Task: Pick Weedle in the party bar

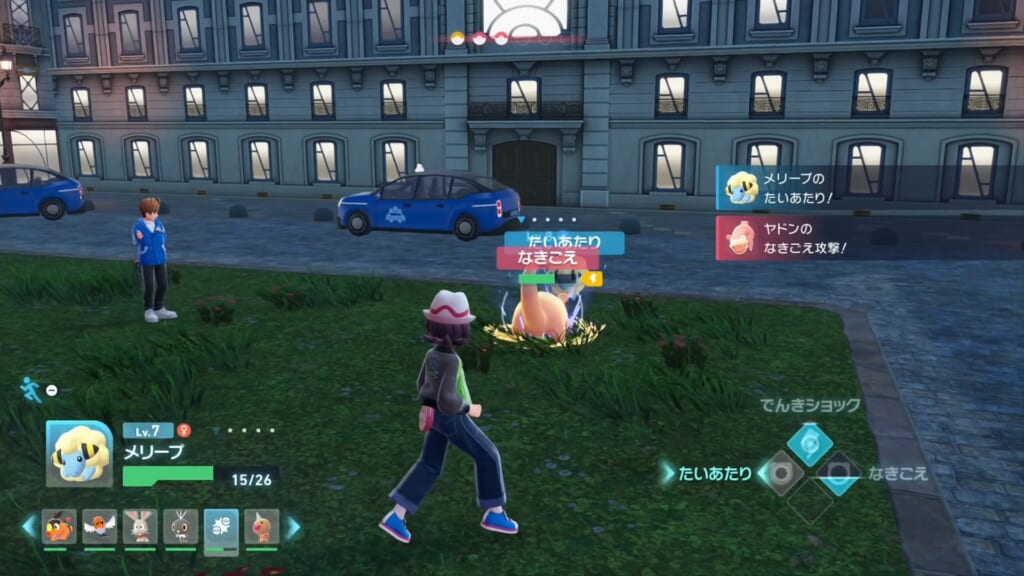Action: [262, 526]
